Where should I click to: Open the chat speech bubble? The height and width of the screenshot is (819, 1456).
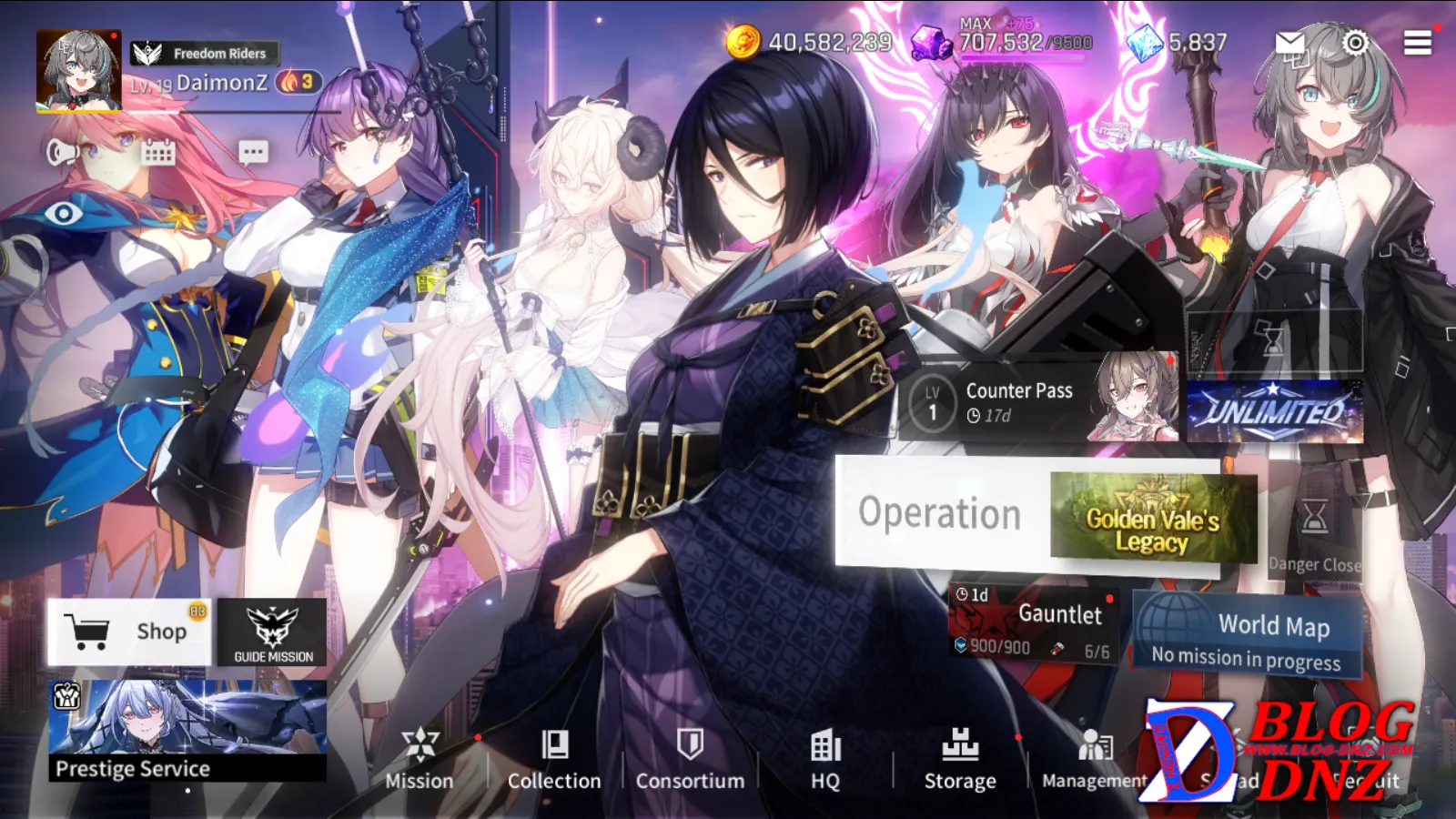253,152
